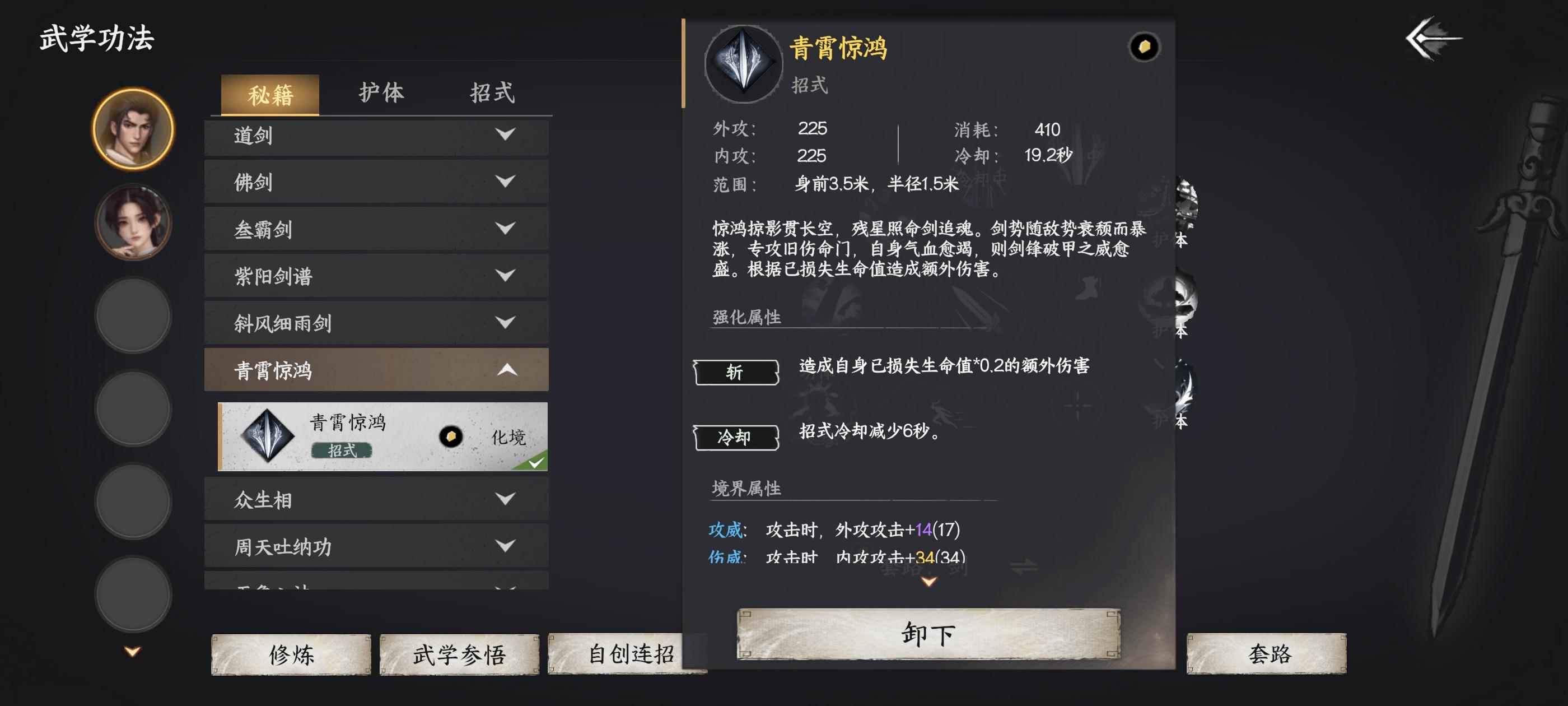Click the 冷却 enhancement attribute icon
This screenshot has width=1568, height=706.
point(735,438)
